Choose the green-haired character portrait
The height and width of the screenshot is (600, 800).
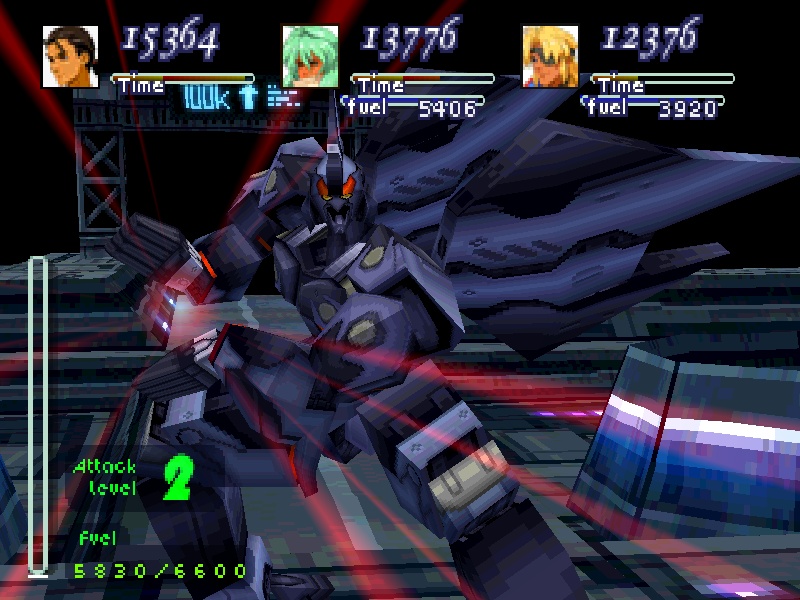tap(310, 56)
